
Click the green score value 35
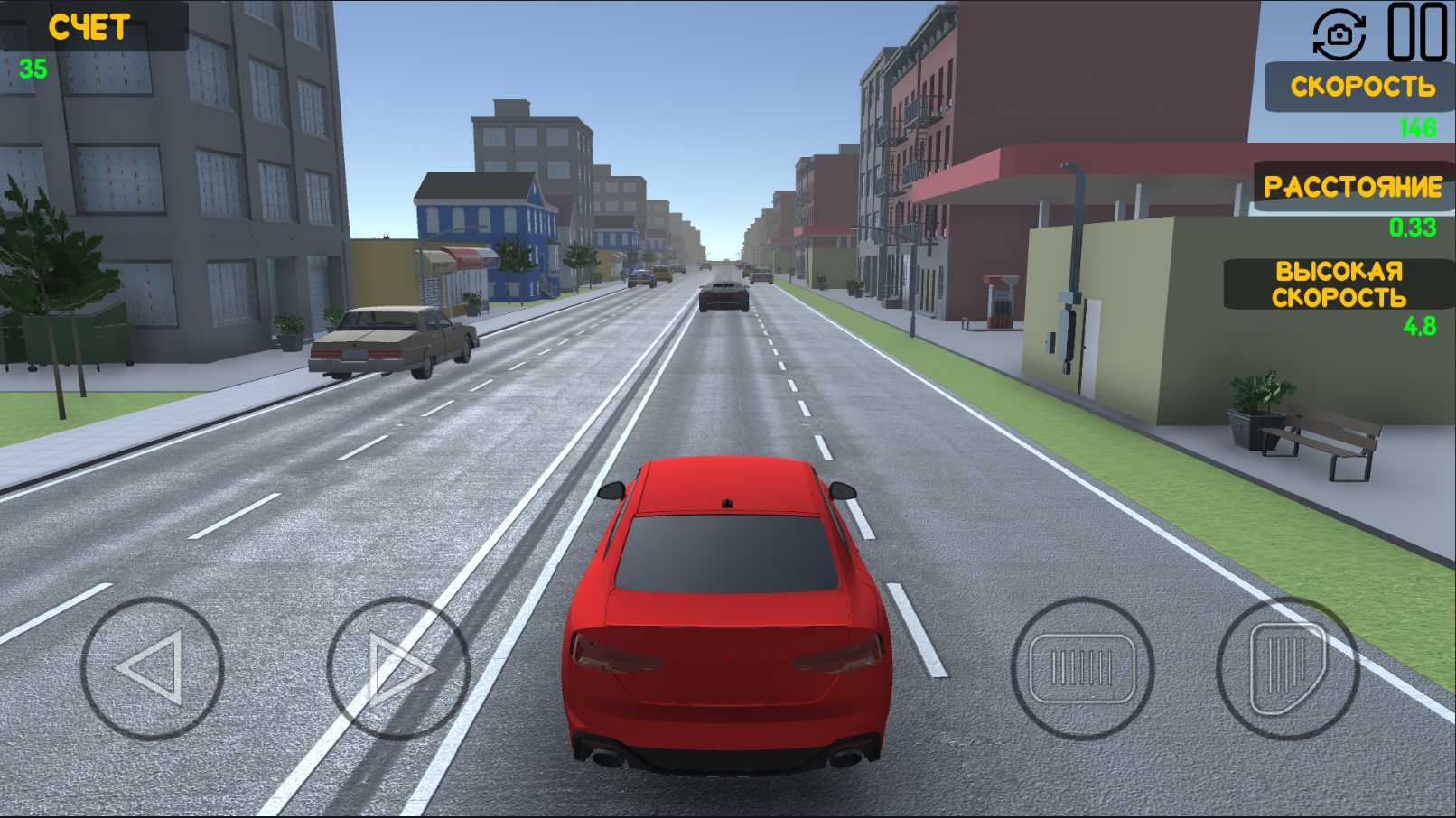(x=34, y=65)
